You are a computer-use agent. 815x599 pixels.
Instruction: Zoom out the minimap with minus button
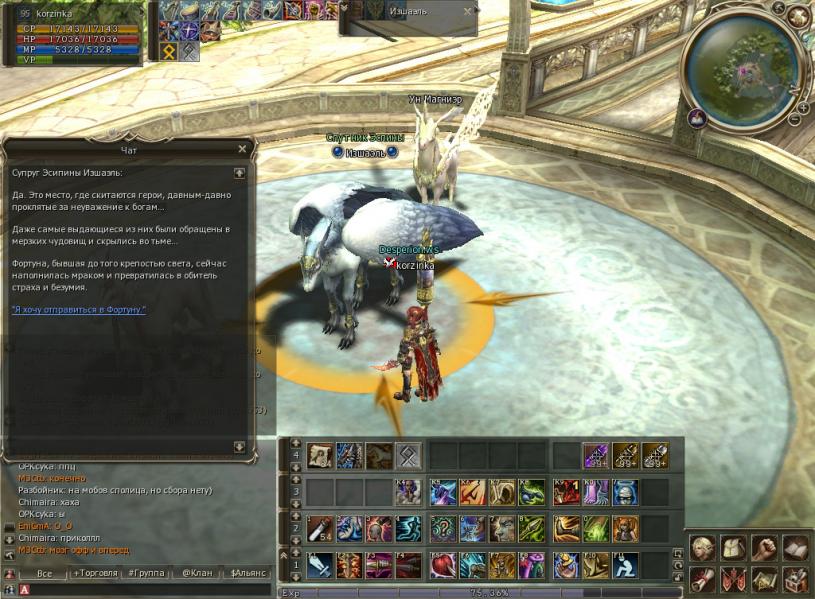[794, 121]
